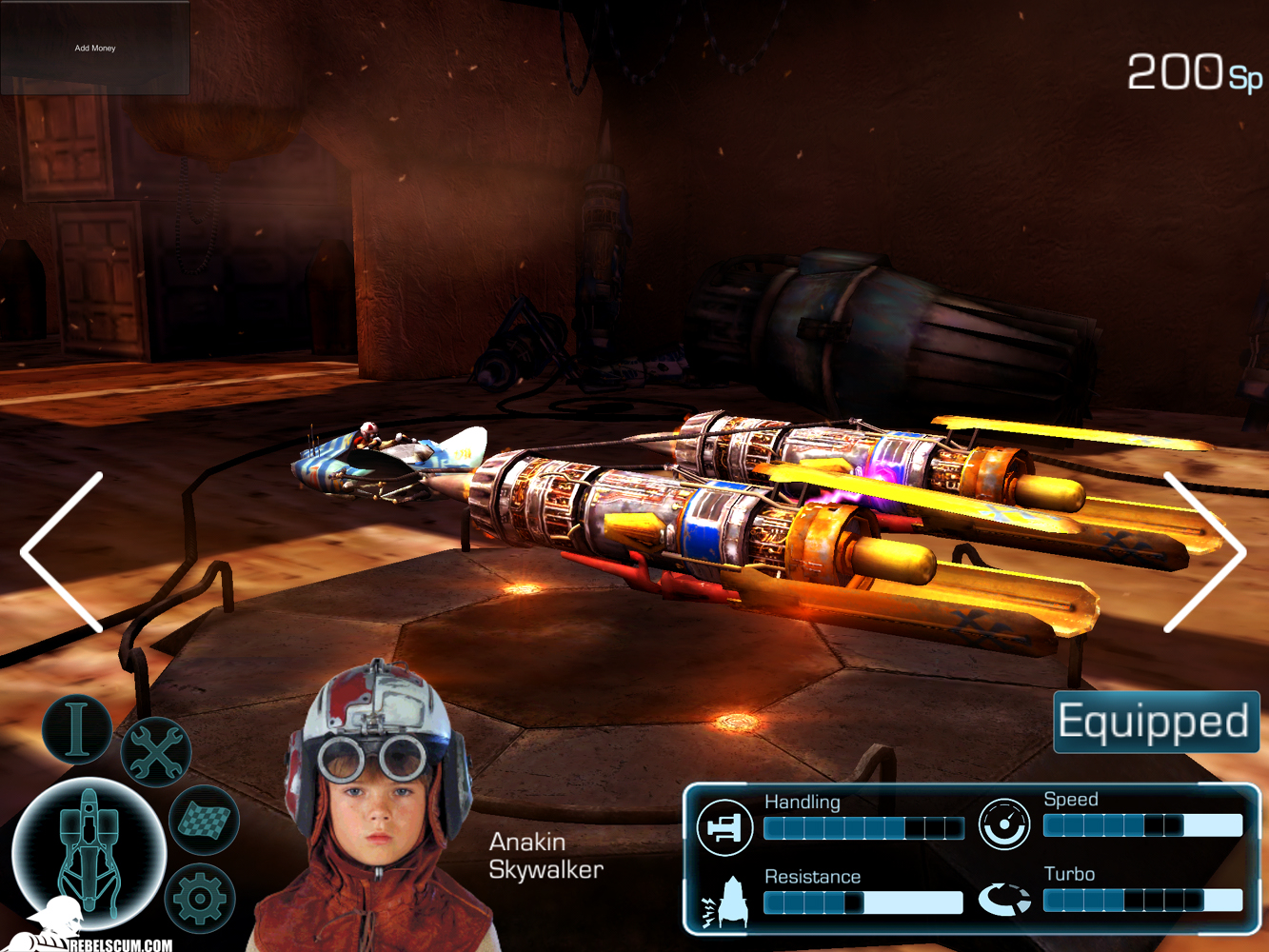The height and width of the screenshot is (952, 1269).
Task: Show the next podracer with right arrow
Action: click(x=1204, y=552)
